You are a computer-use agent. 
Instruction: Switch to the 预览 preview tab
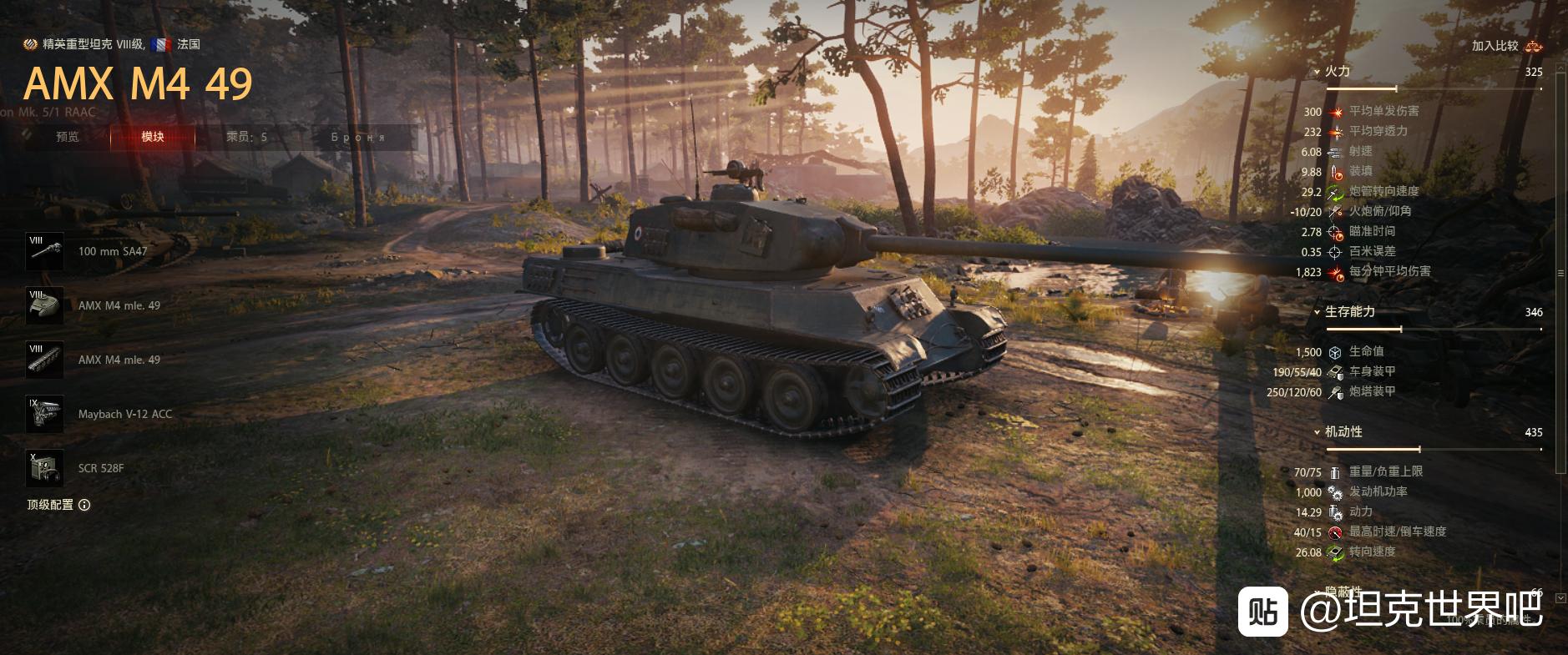(x=68, y=137)
